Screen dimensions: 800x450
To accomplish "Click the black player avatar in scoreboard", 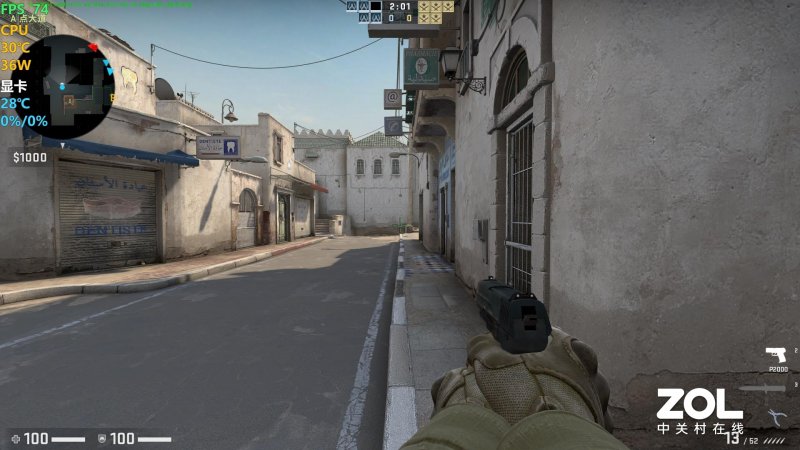I will 375,6.
